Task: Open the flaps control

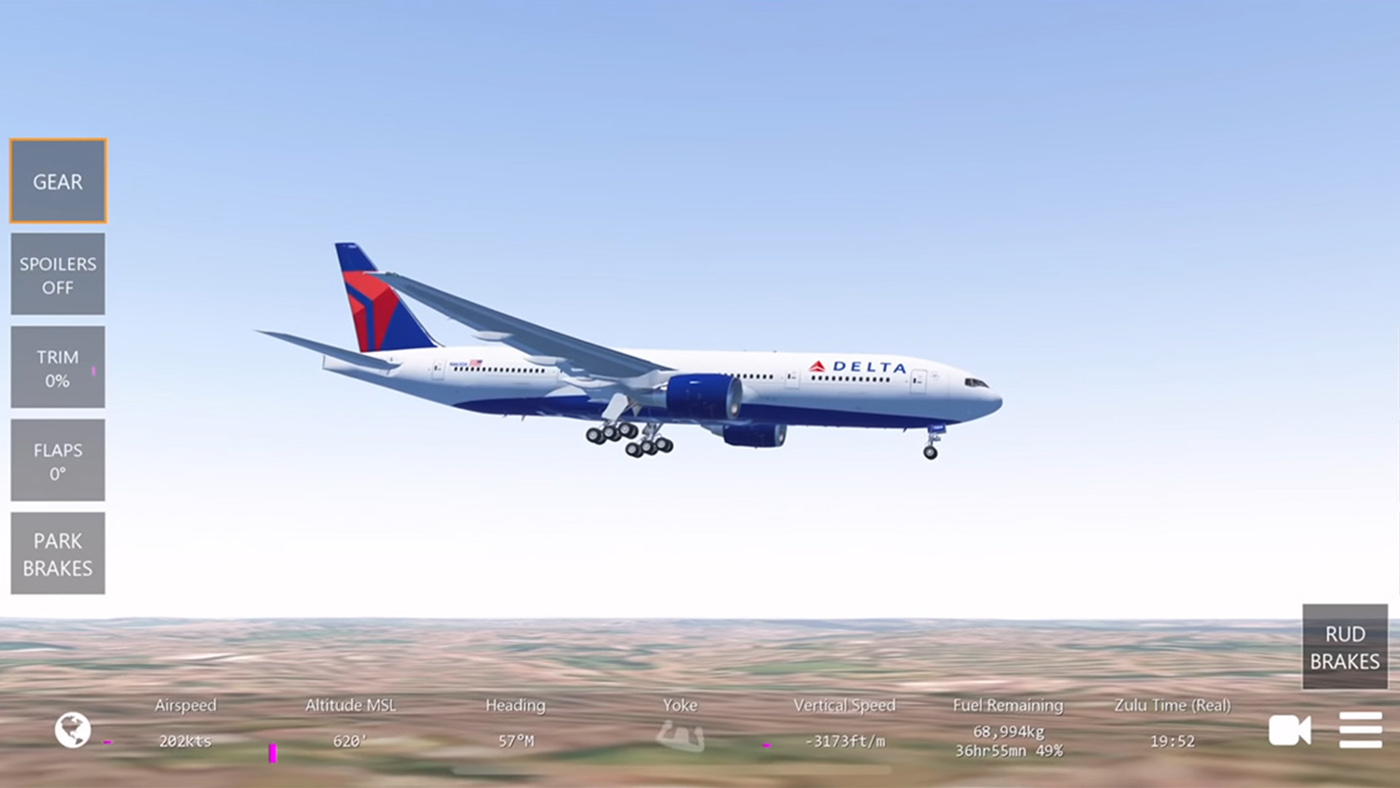Action: [x=57, y=459]
